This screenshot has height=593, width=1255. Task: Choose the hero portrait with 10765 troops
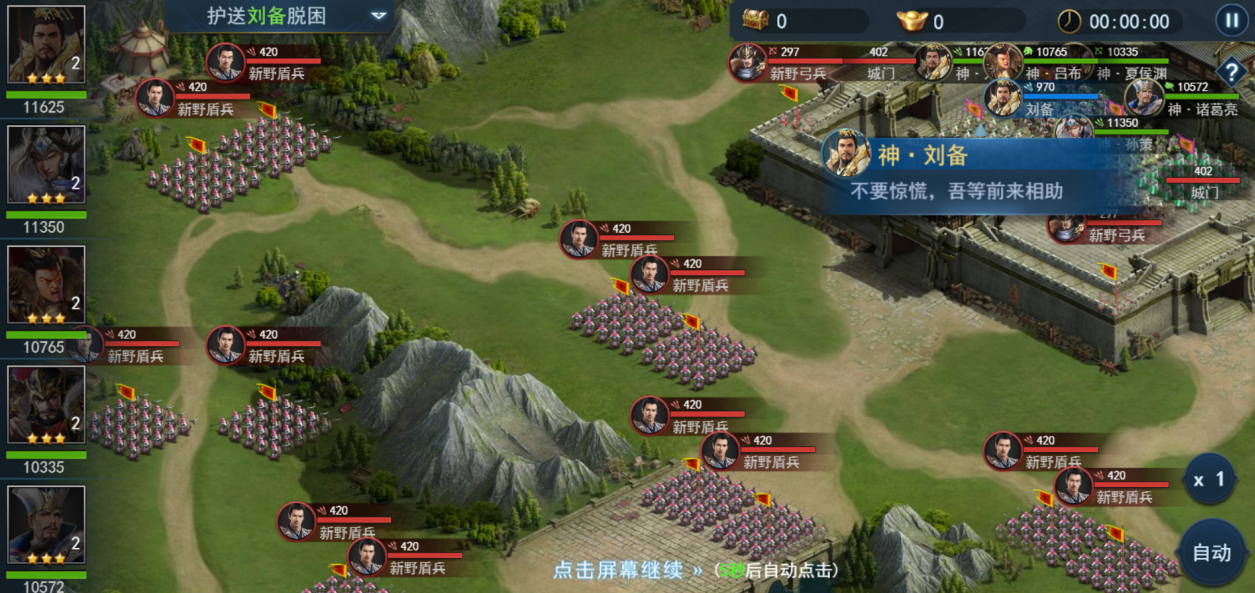point(46,286)
